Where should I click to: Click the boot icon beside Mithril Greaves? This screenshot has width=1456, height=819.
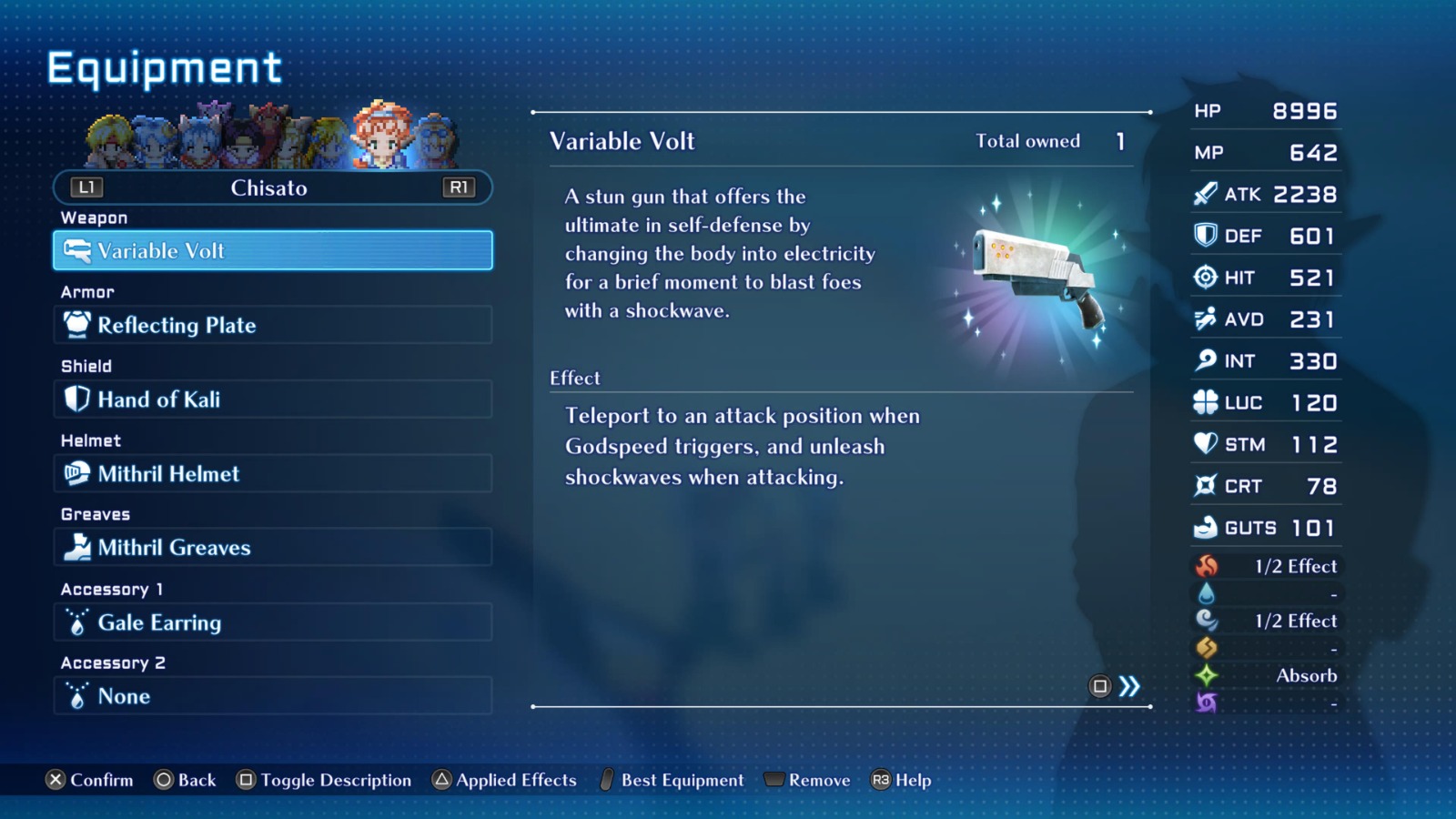[x=77, y=548]
